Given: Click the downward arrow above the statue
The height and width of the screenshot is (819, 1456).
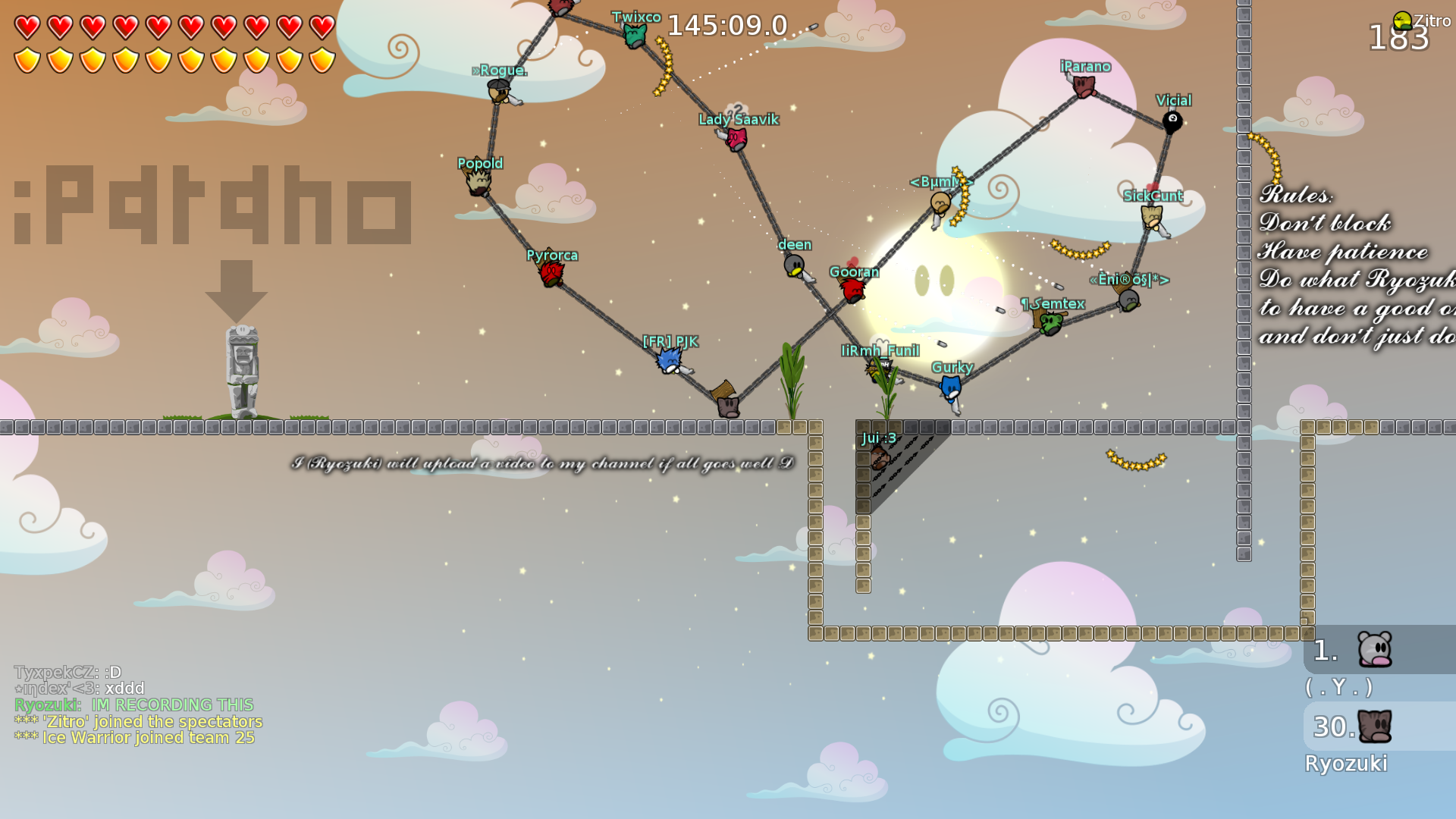Looking at the screenshot, I should [237, 292].
